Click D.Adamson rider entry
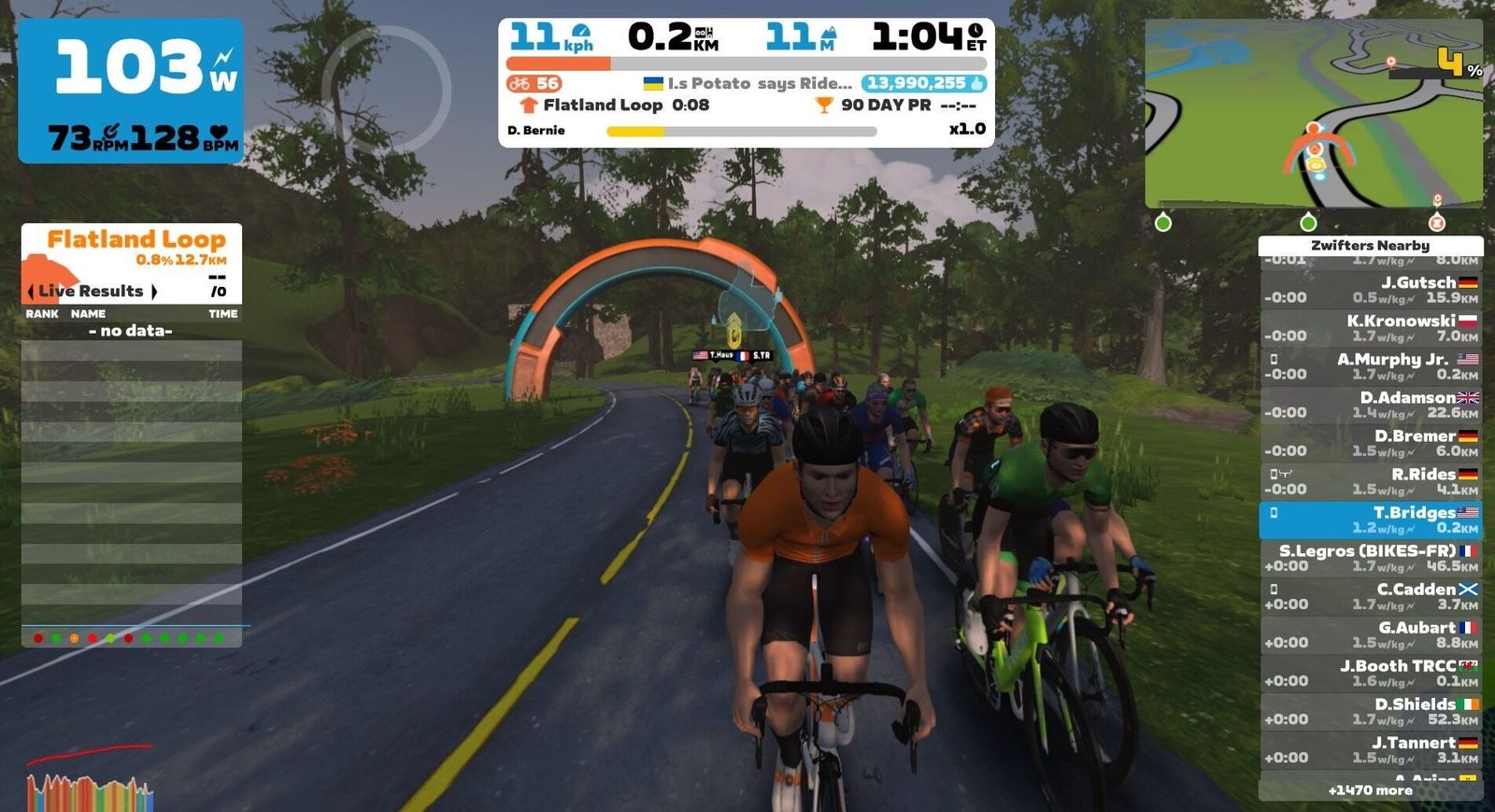Viewport: 1495px width, 812px height. click(x=1370, y=405)
